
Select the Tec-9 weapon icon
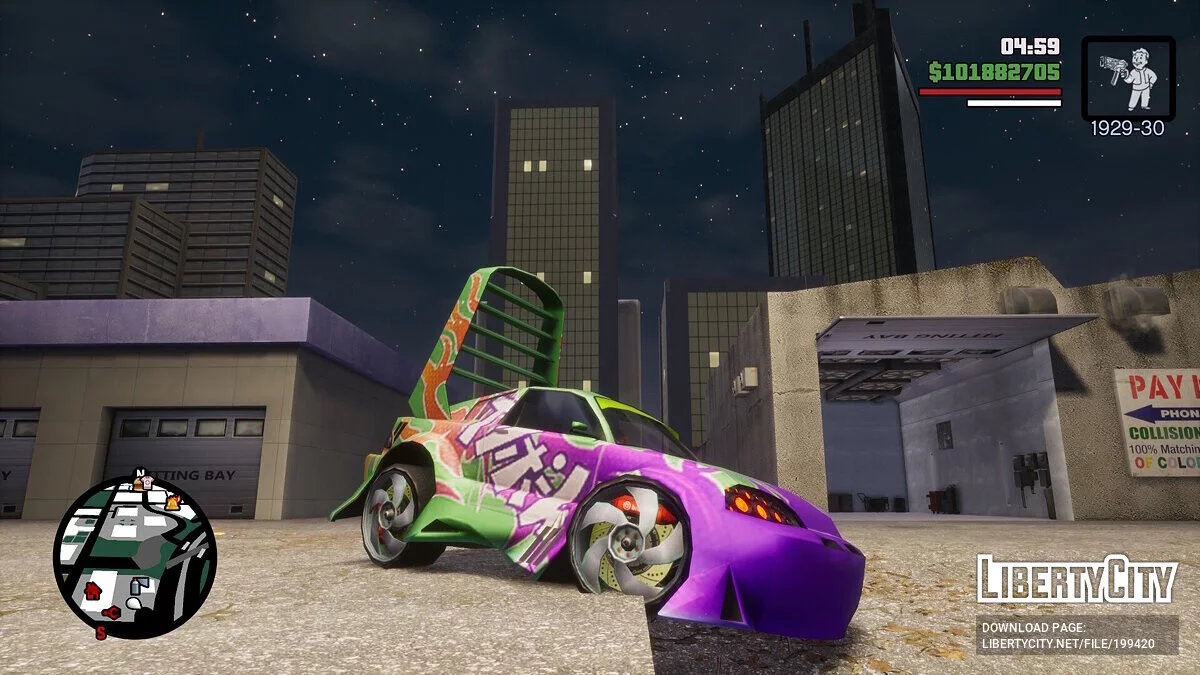(x=1127, y=78)
